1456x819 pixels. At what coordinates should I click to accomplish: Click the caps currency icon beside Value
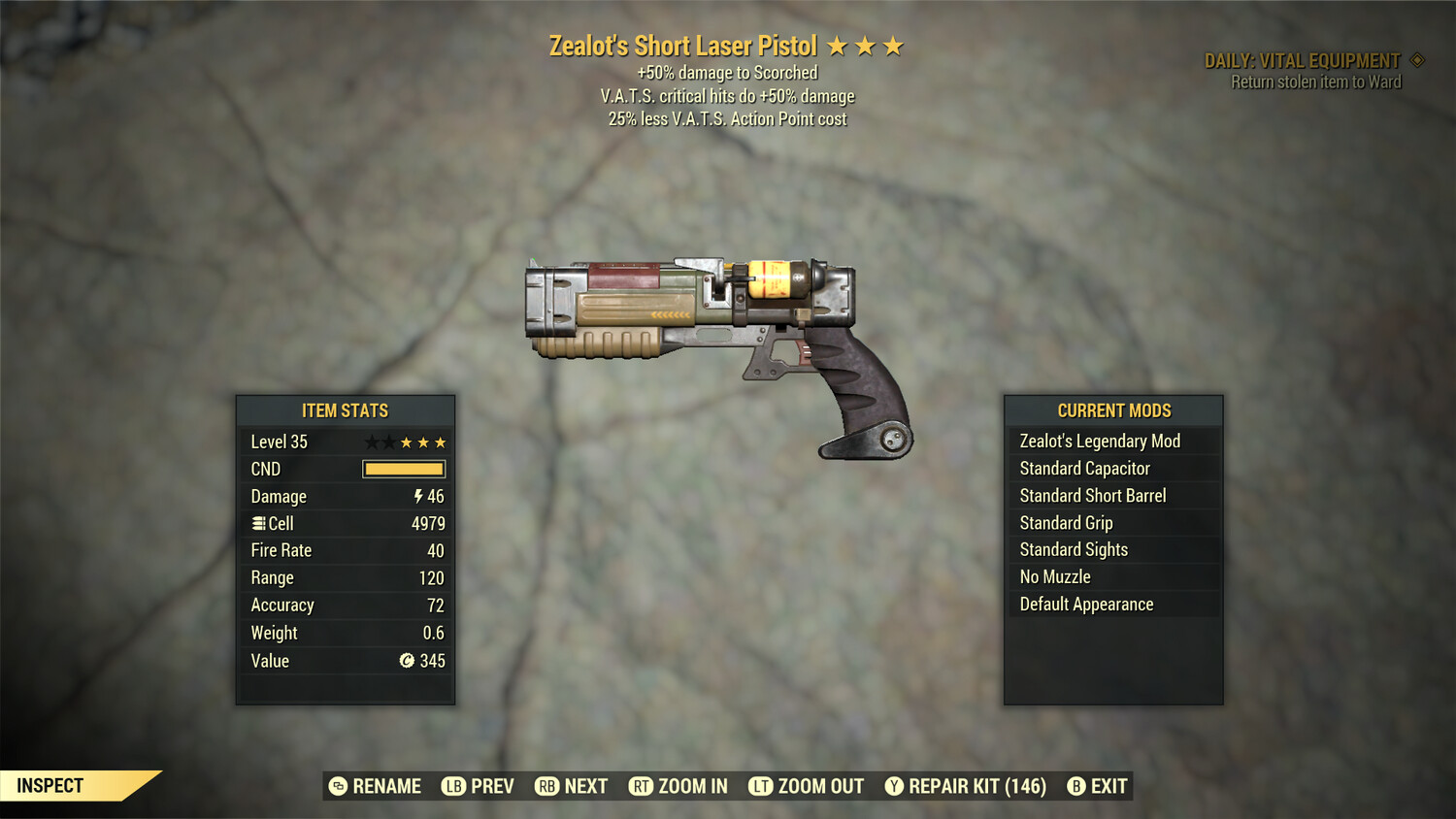[409, 661]
